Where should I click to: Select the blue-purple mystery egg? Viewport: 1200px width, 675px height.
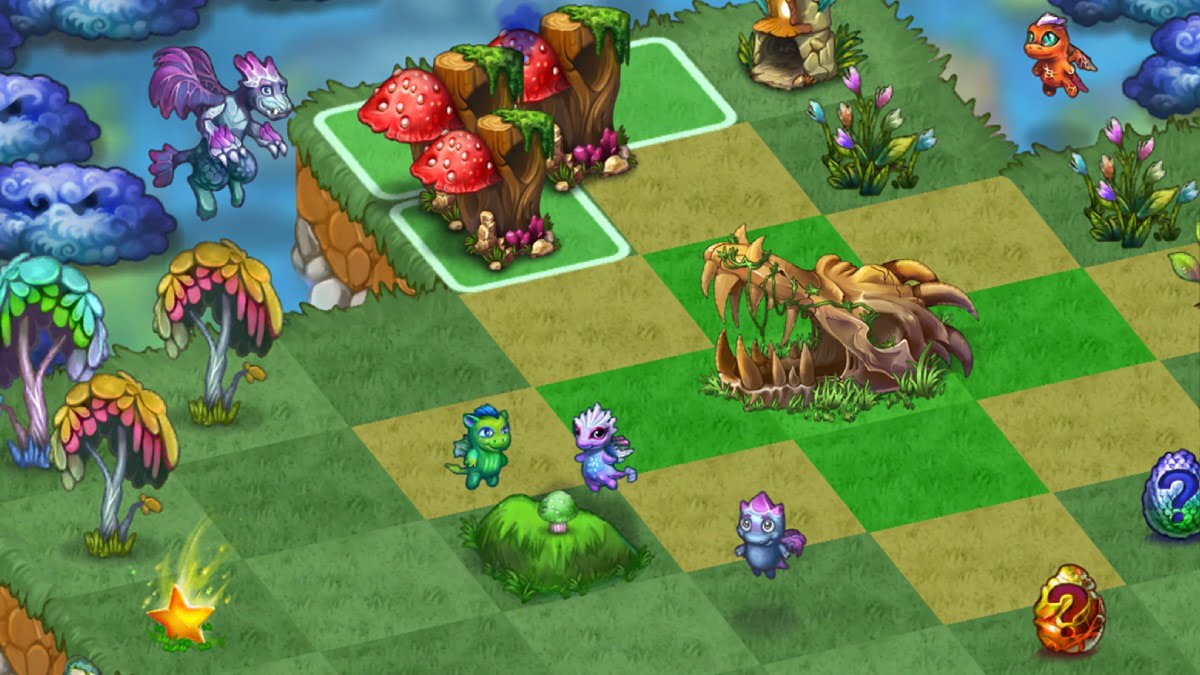tap(1172, 494)
